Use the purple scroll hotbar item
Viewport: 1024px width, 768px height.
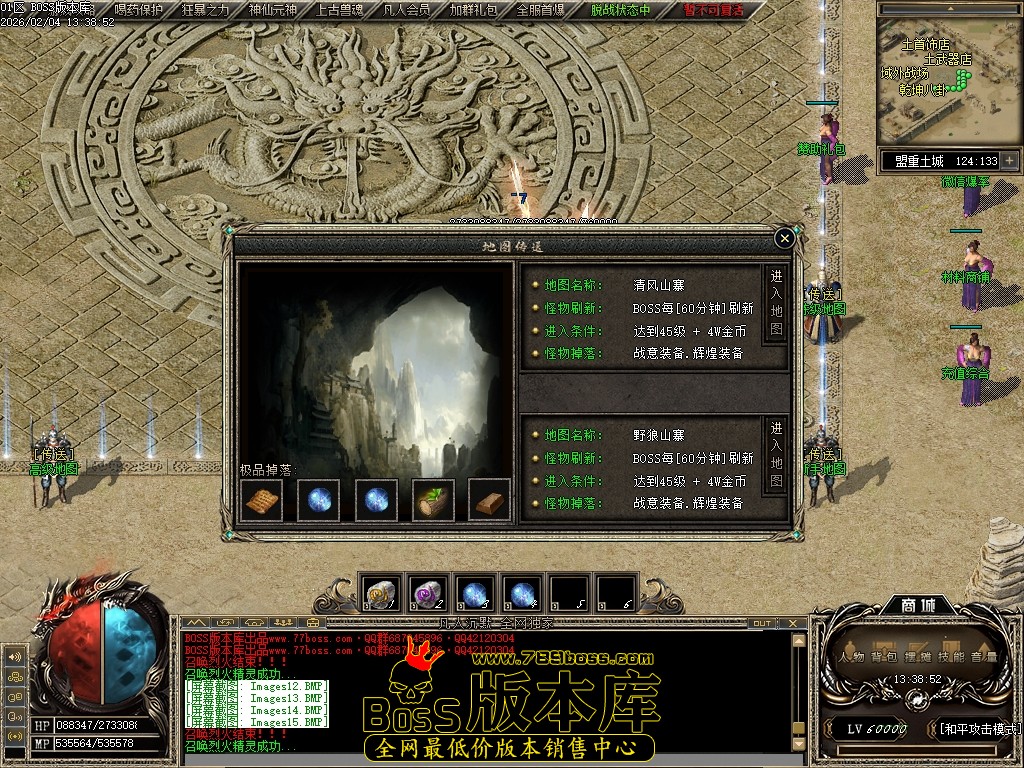coord(425,594)
